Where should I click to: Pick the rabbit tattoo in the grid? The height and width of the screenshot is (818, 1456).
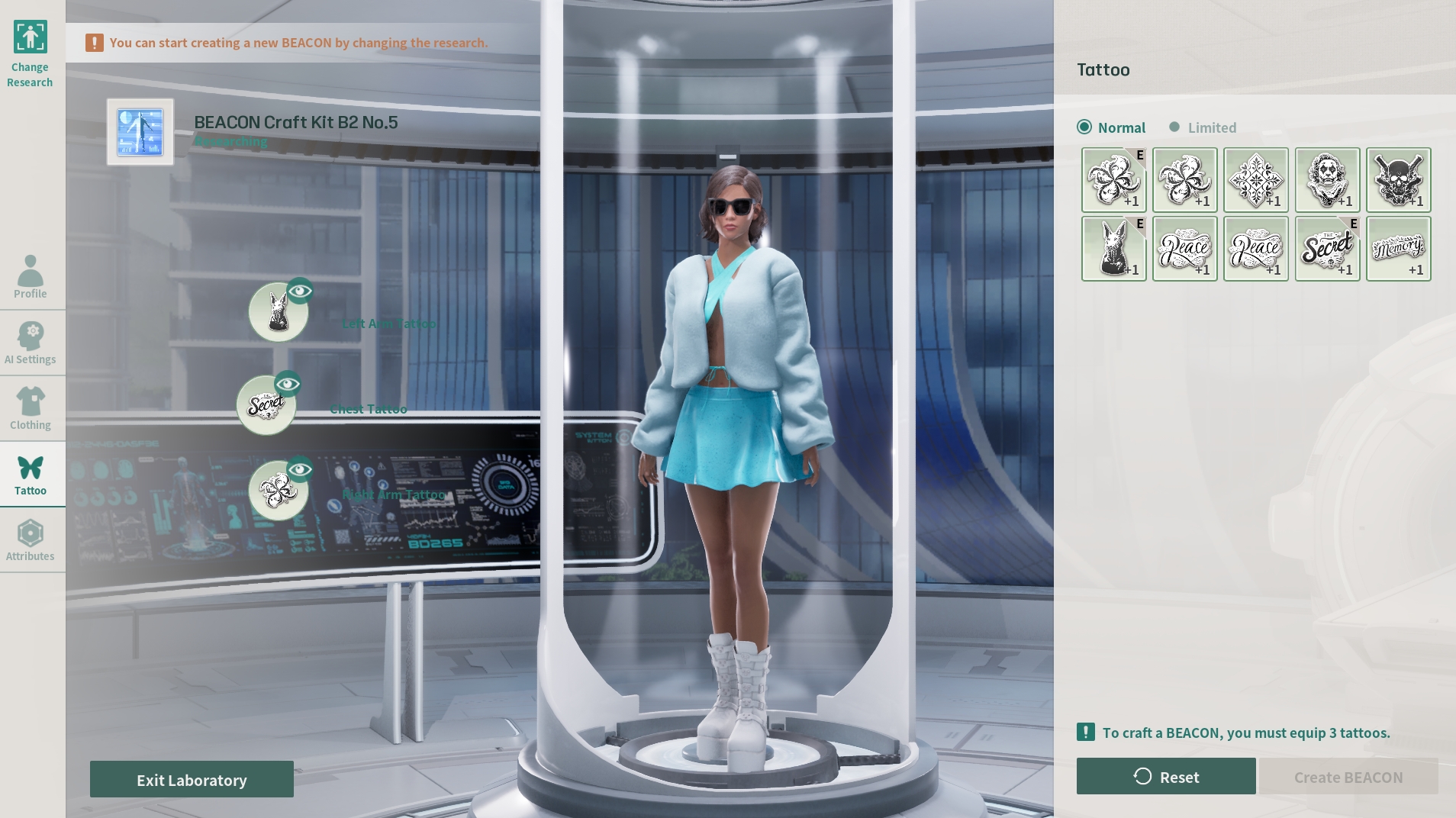click(1113, 249)
